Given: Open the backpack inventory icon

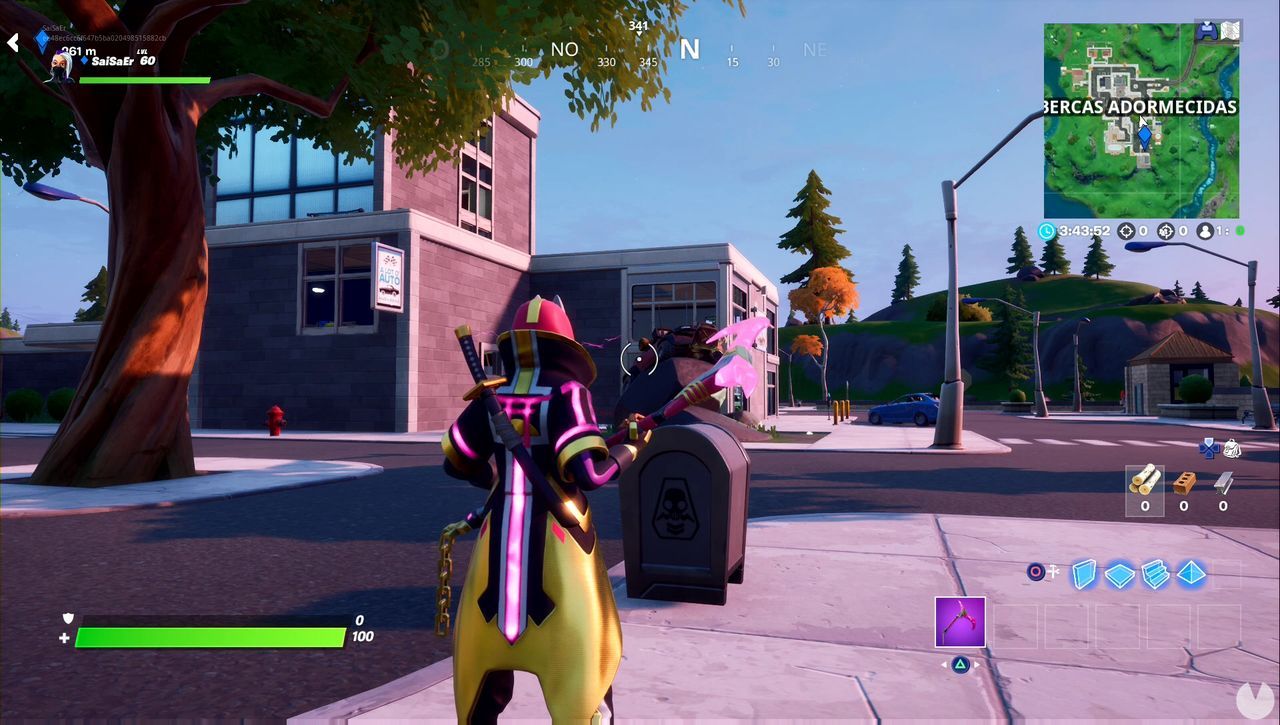Looking at the screenshot, I should pos(1232,448).
